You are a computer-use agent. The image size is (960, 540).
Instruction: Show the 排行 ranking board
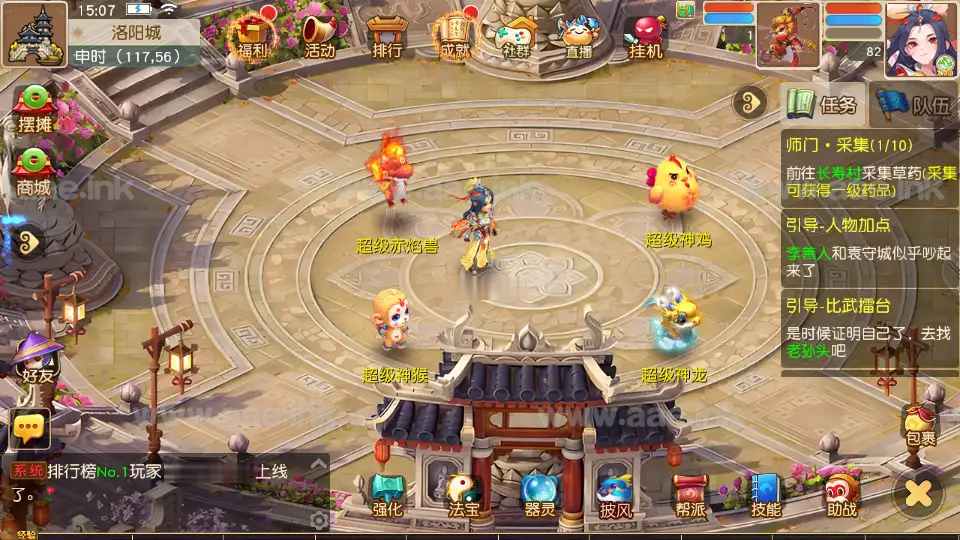386,36
